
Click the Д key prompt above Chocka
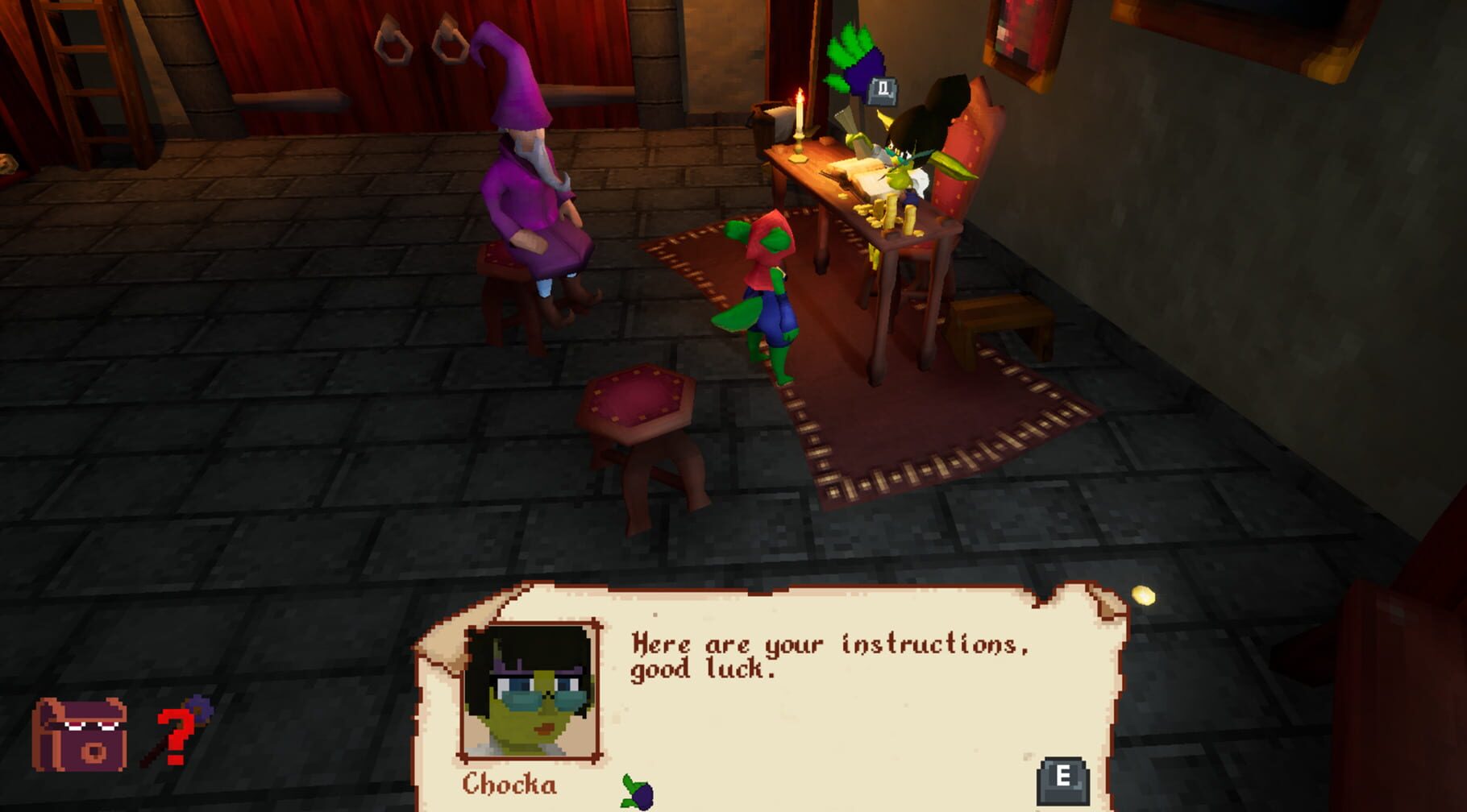point(882,91)
